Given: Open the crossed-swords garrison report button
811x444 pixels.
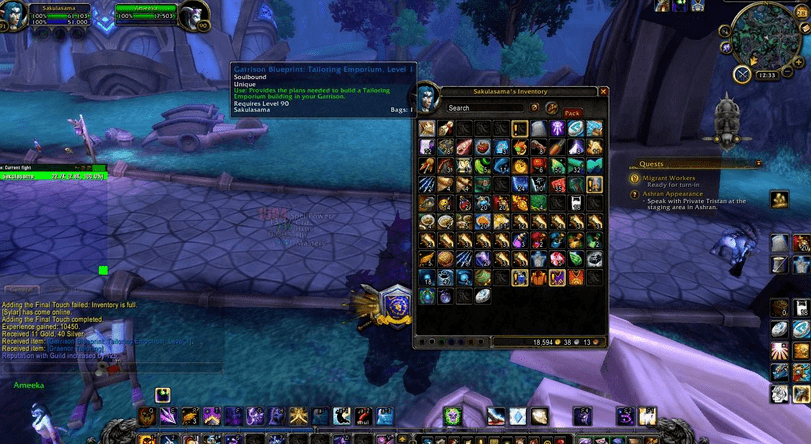Looking at the screenshot, I should tap(743, 74).
